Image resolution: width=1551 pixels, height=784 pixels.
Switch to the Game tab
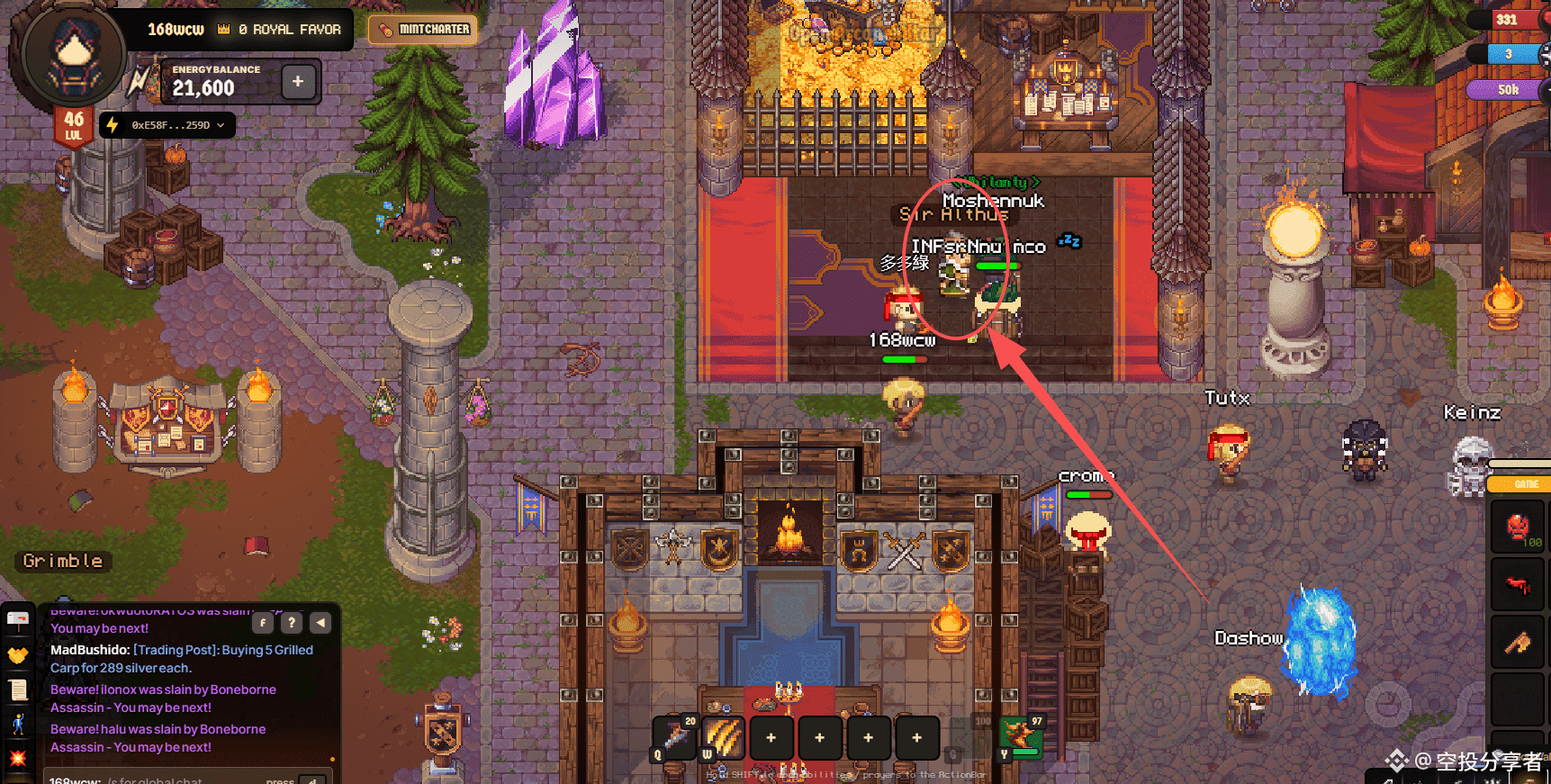pyautogui.click(x=1526, y=484)
